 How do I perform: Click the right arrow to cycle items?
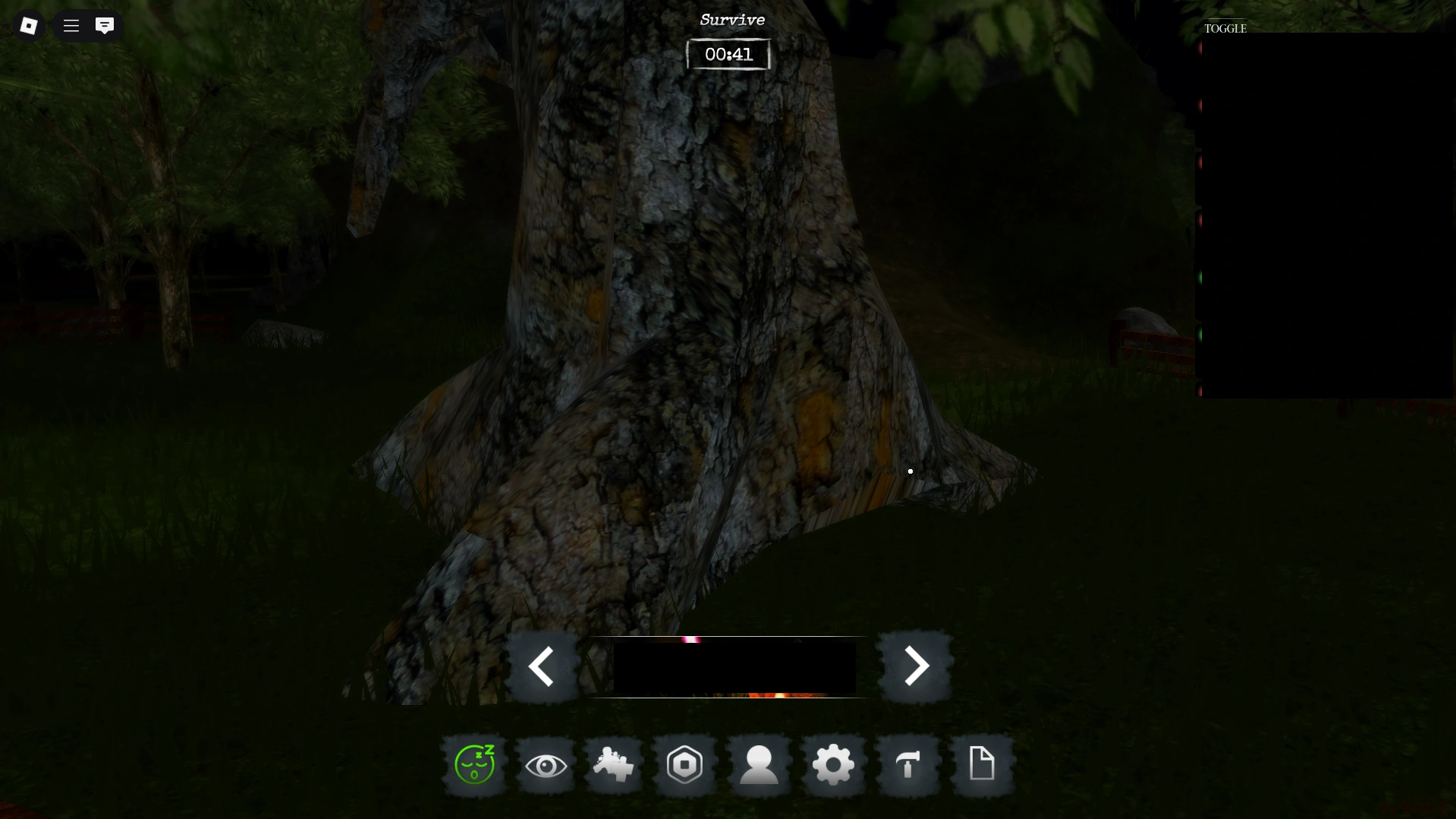[917, 666]
